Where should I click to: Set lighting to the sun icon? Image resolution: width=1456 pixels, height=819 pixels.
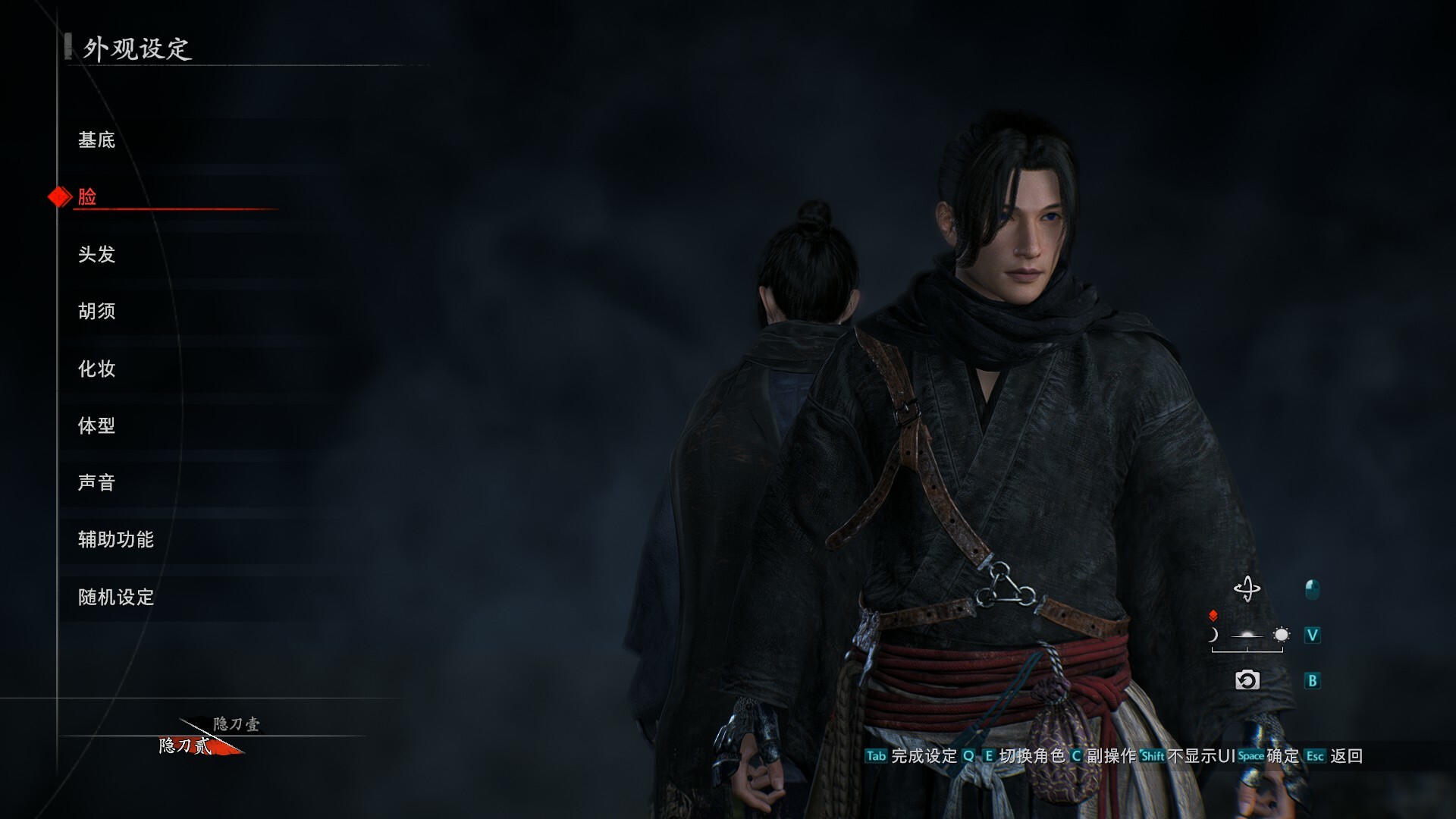[1281, 635]
